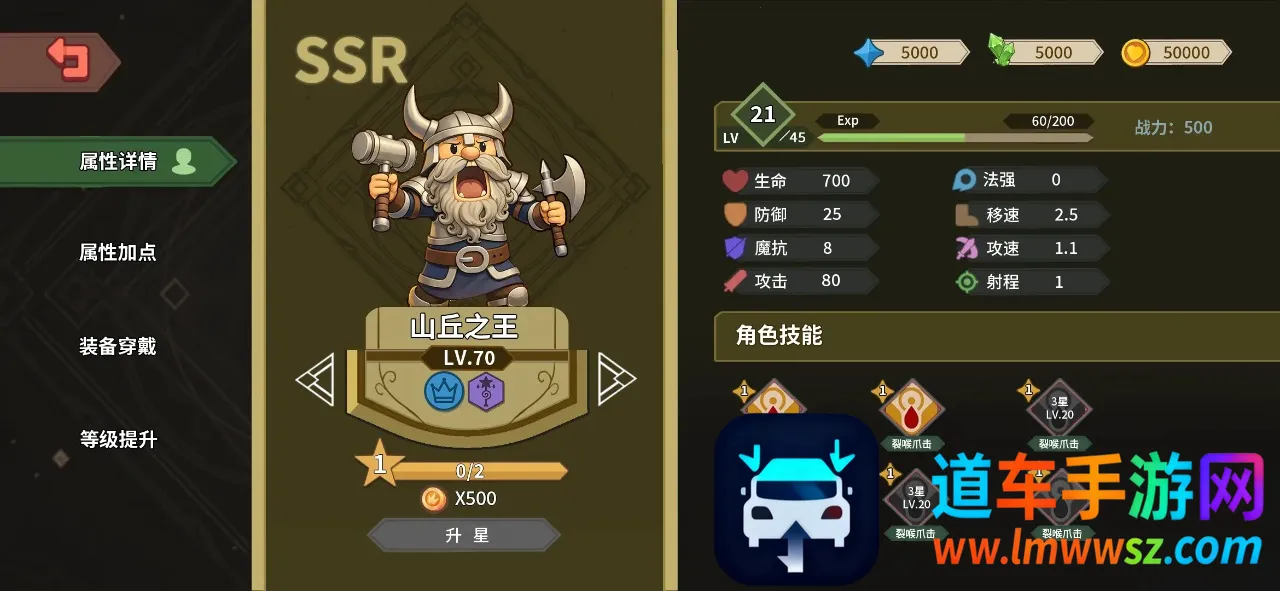Show the next hero with right arrow
The image size is (1280, 591).
coord(615,380)
